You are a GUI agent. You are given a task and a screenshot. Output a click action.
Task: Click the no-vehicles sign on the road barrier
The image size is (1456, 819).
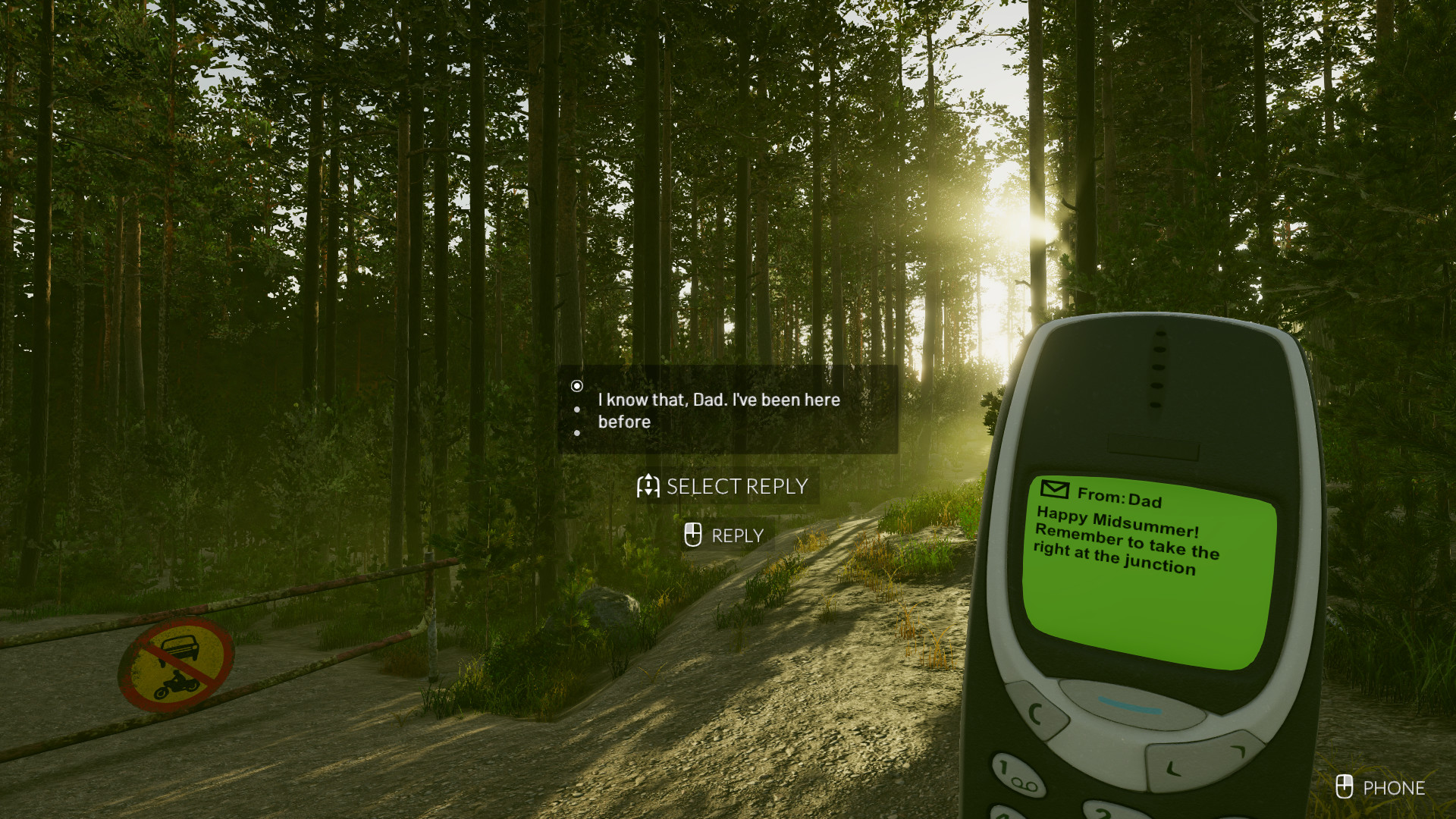tap(177, 664)
